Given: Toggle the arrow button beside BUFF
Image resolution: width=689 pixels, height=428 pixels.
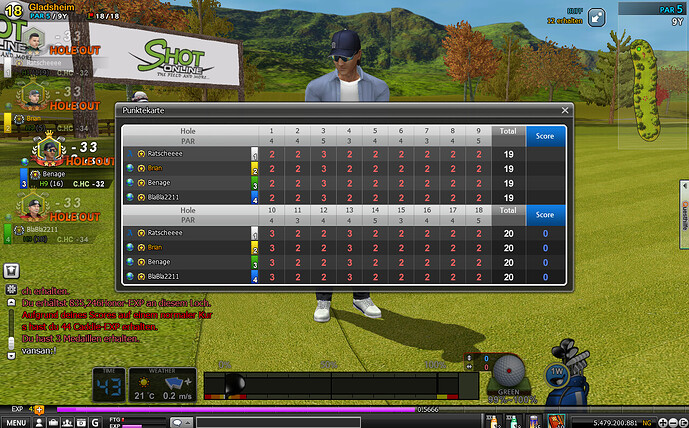Looking at the screenshot, I should click(596, 17).
